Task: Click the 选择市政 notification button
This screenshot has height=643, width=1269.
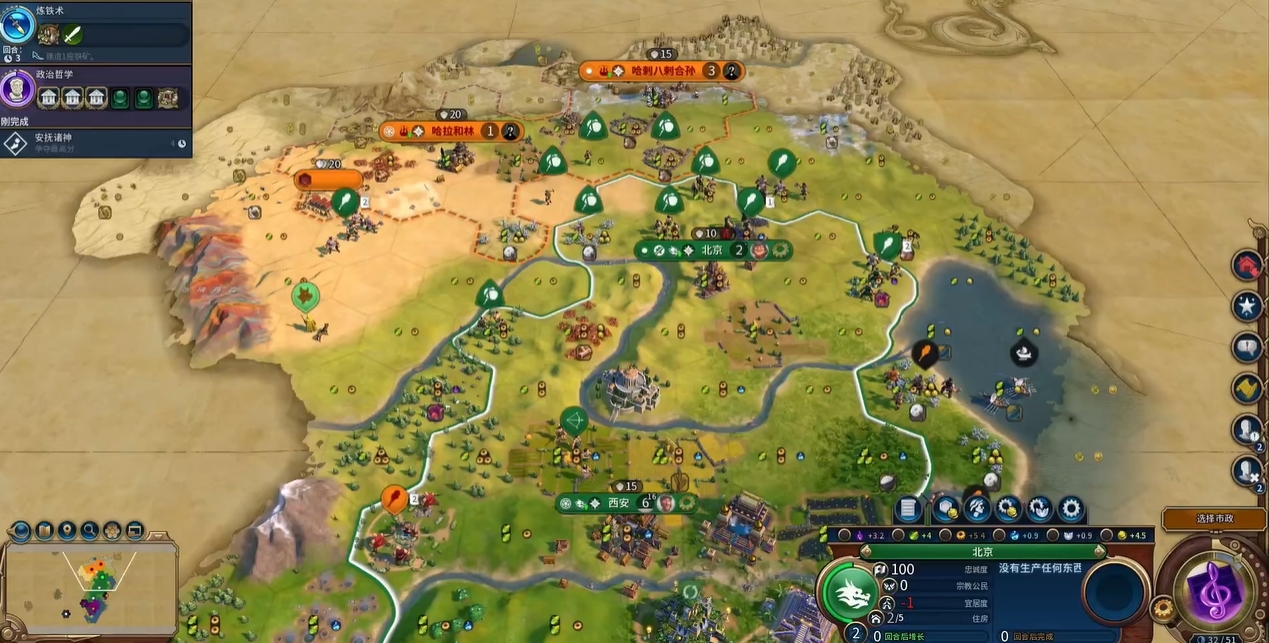Action: (1215, 519)
